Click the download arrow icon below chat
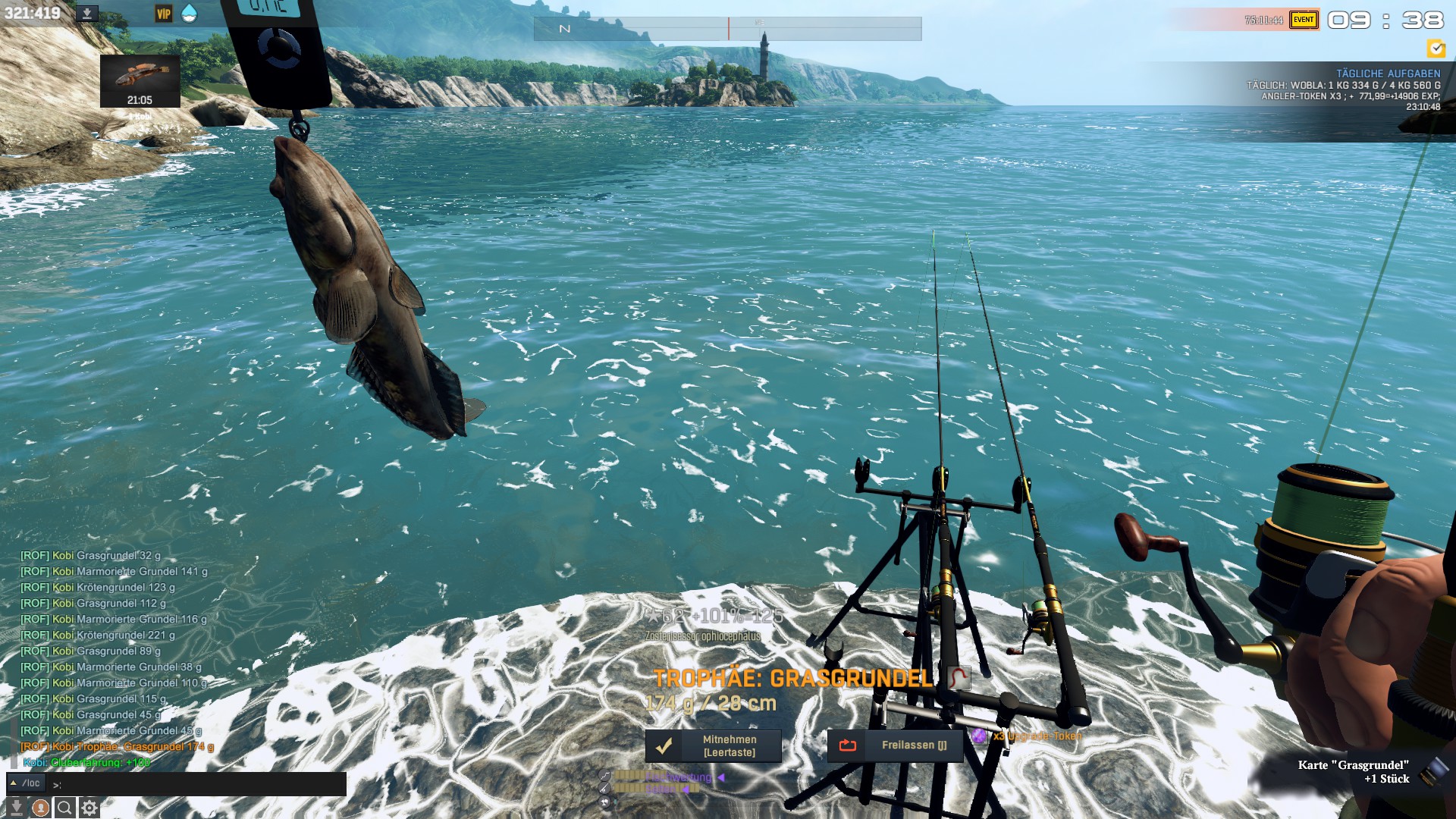This screenshot has height=819, width=1456. (16, 808)
